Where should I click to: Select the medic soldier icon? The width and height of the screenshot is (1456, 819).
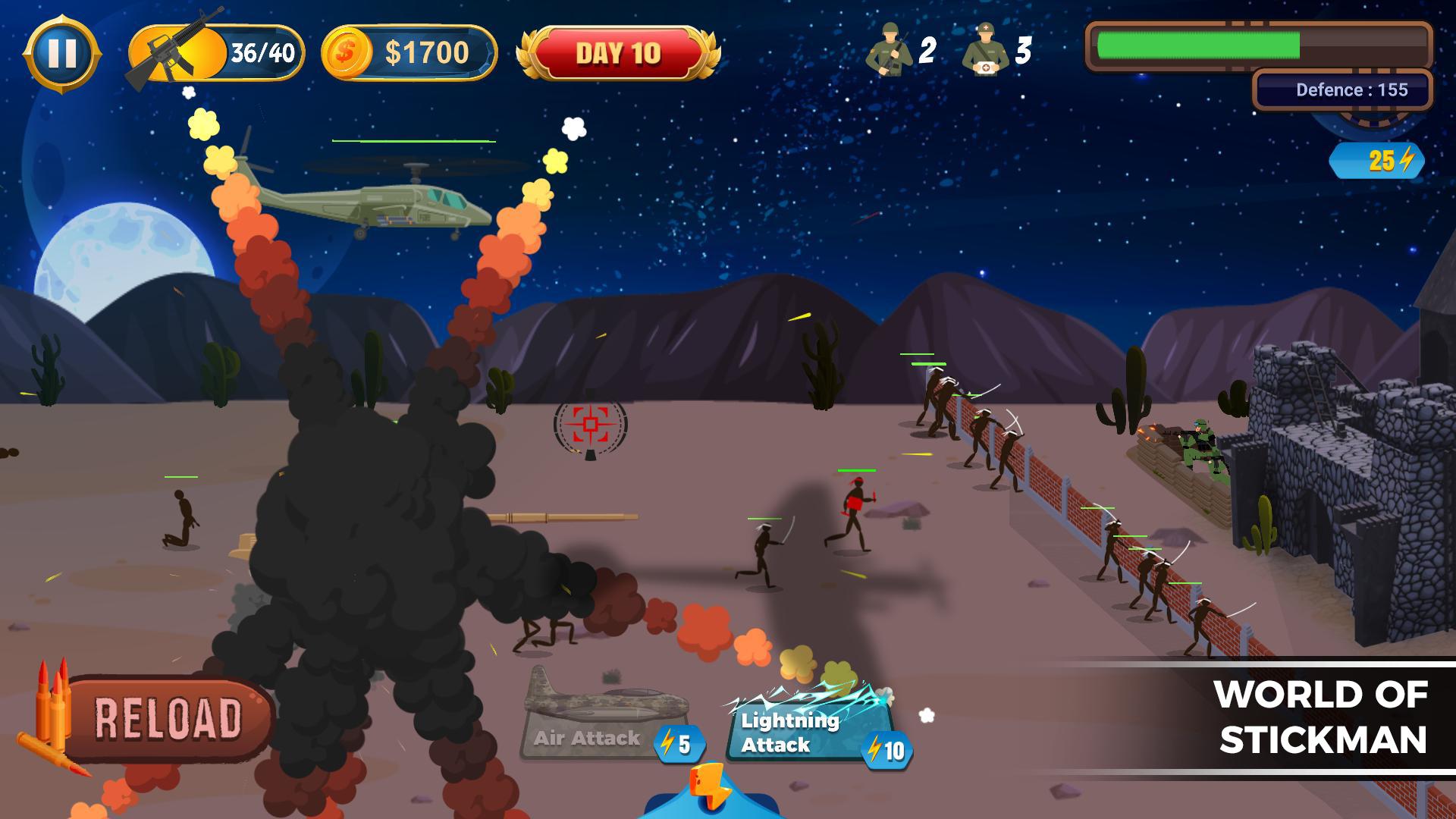[985, 50]
